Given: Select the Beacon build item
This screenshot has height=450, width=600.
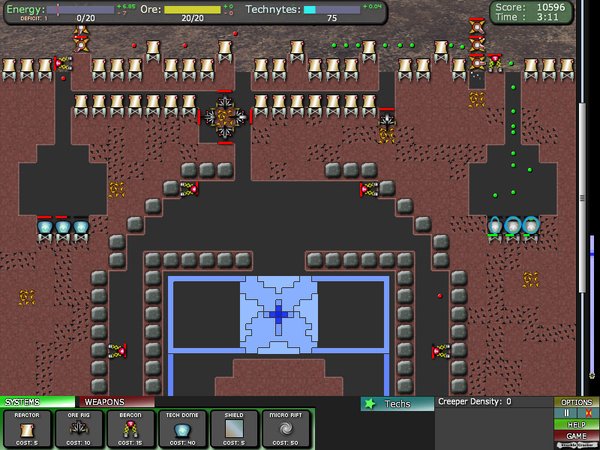Looking at the screenshot, I should point(131,429).
